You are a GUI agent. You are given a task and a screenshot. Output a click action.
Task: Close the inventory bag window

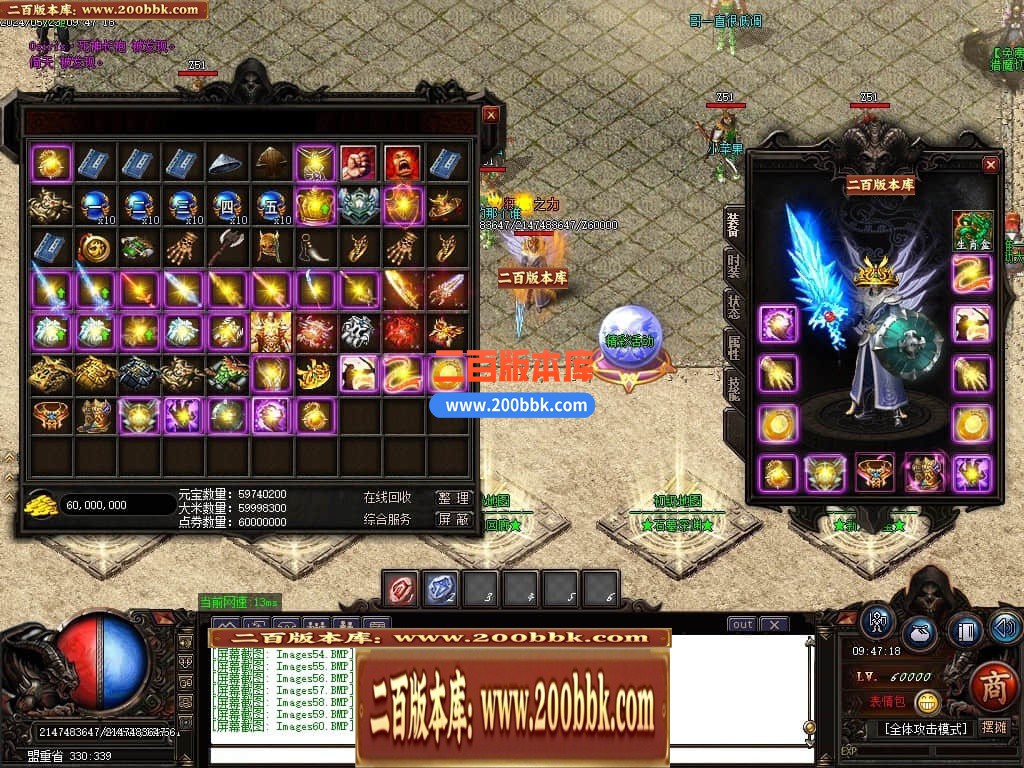pos(490,115)
